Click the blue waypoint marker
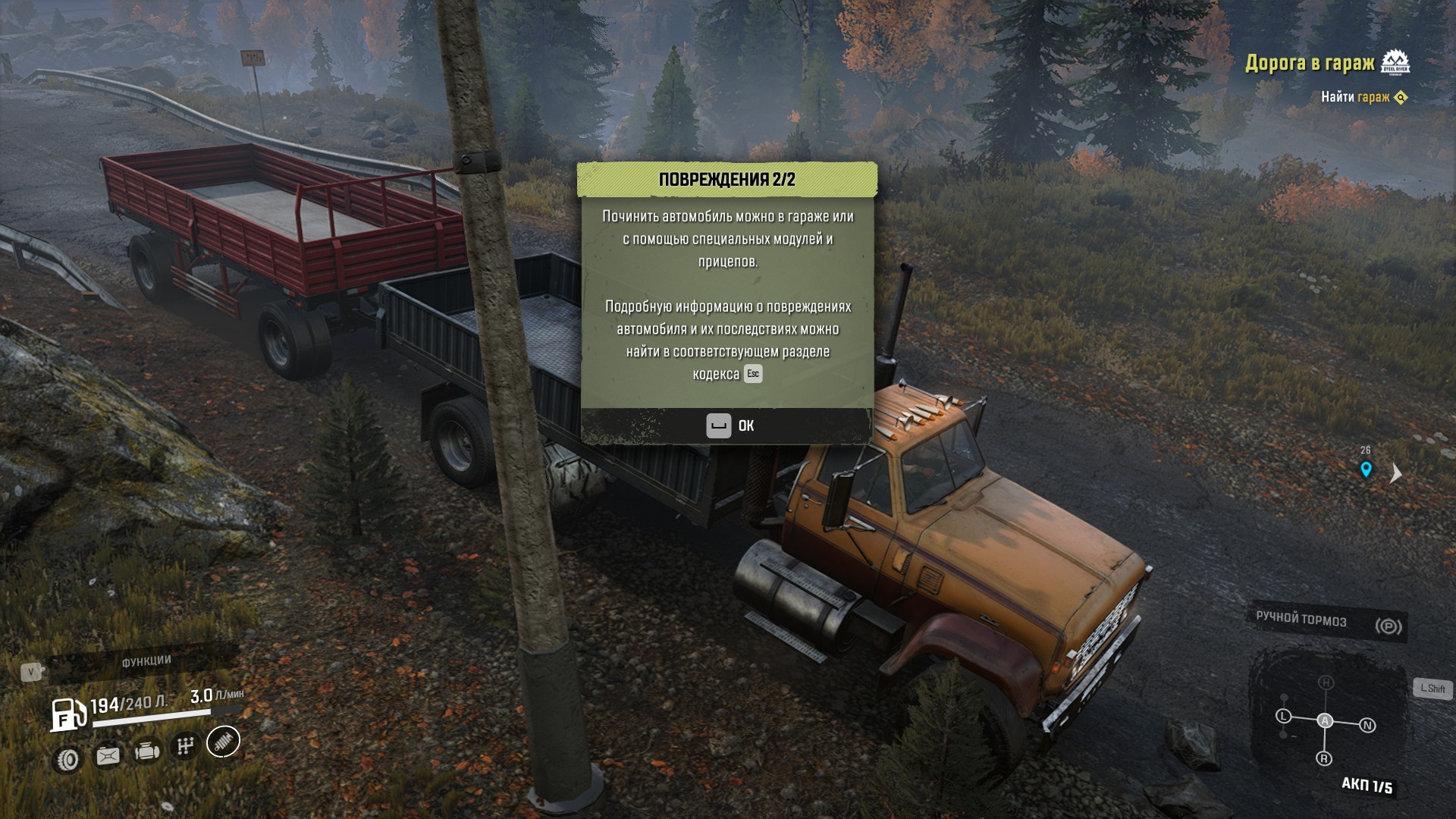Screen dimensions: 1456x819 tap(1366, 469)
